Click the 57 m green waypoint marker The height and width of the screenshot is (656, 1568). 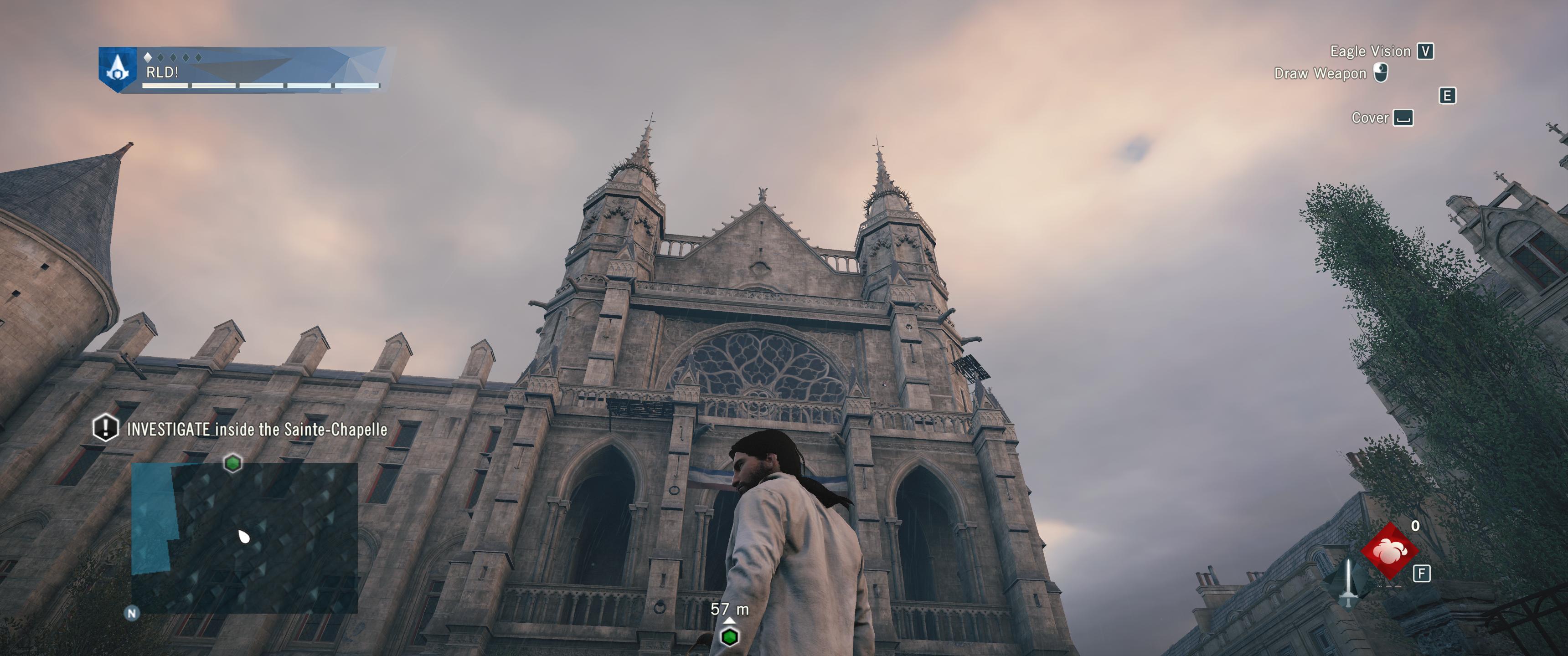pos(729,636)
